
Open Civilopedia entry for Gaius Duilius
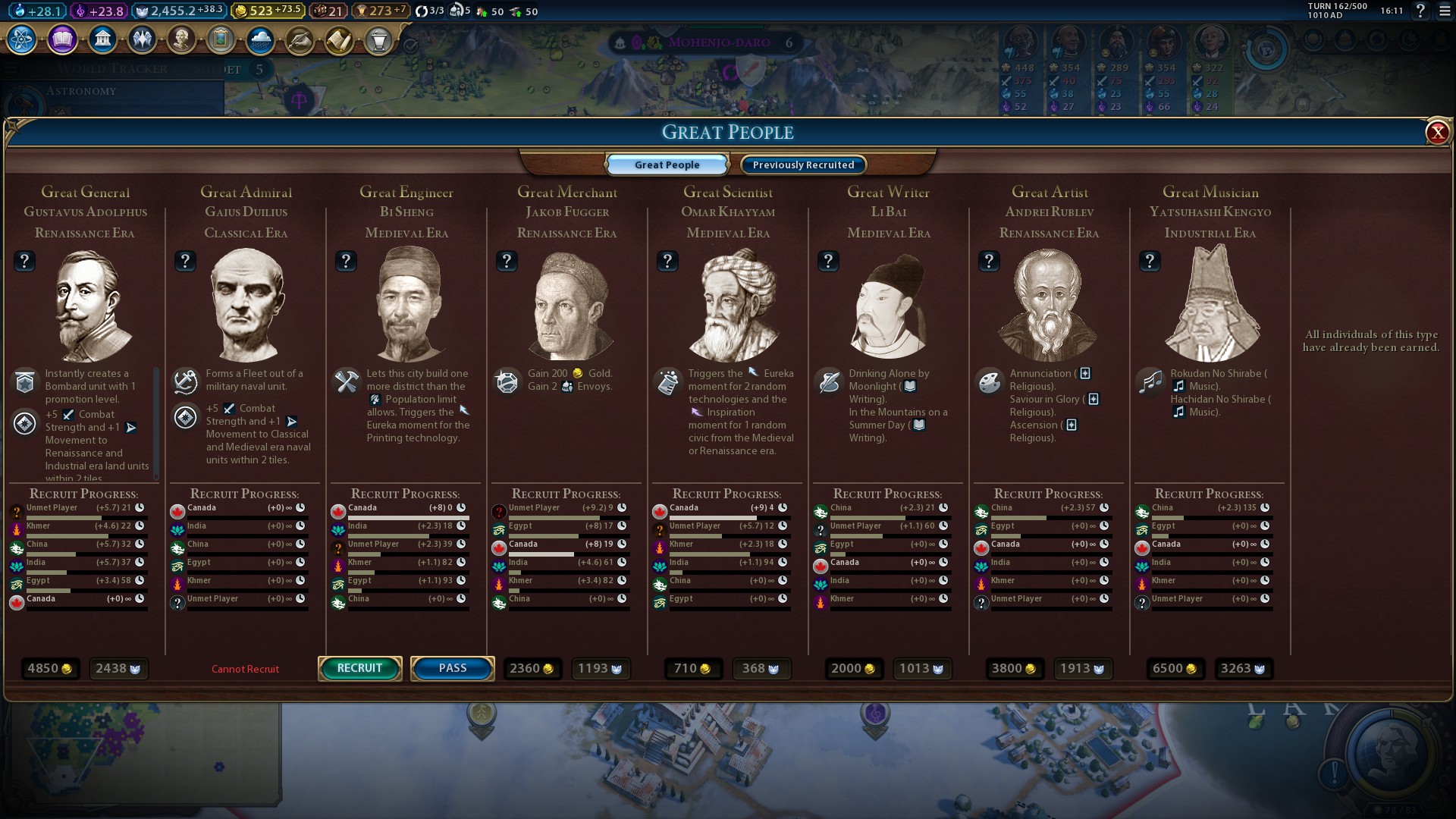[185, 261]
